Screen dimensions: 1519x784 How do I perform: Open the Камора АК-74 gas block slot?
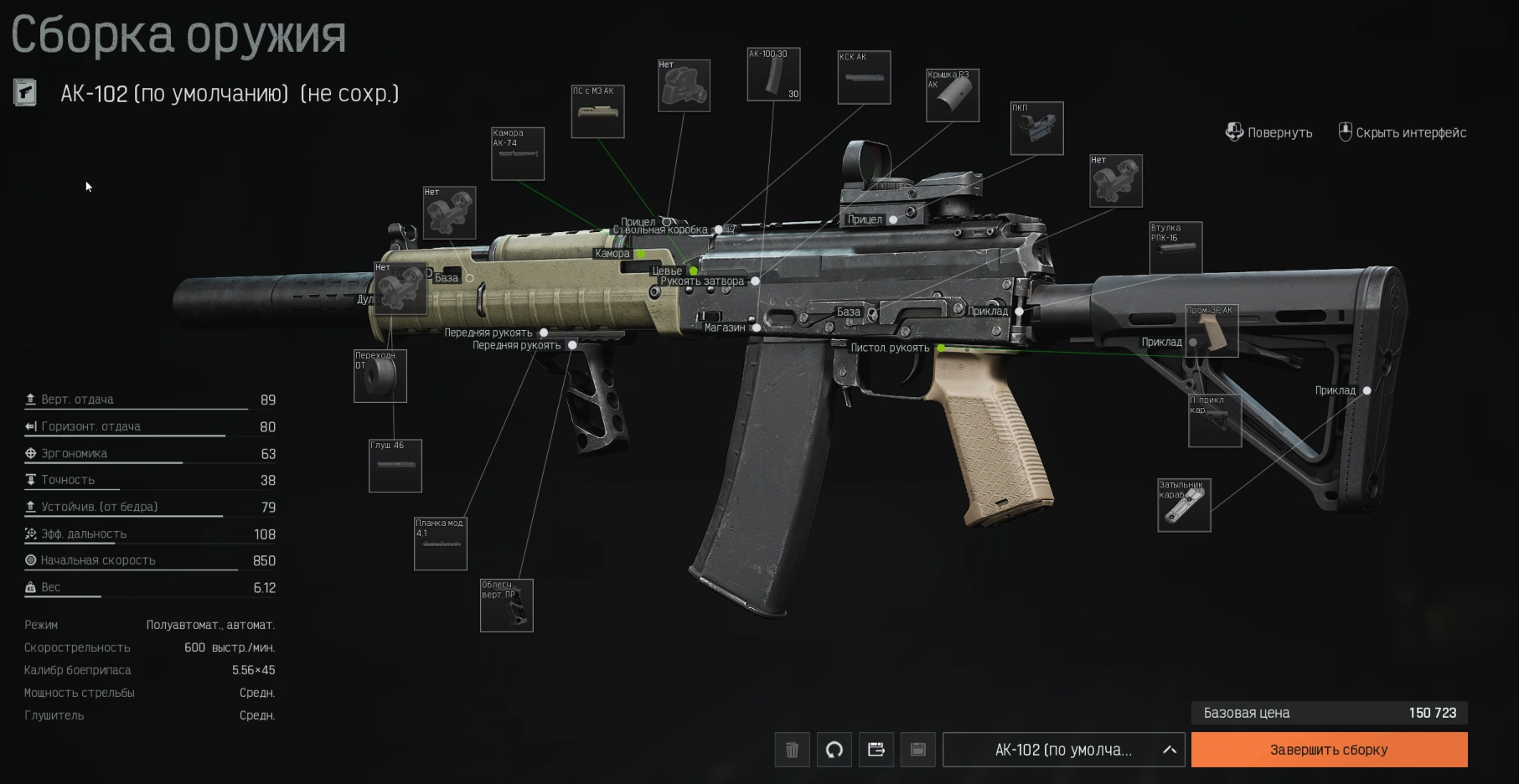[x=518, y=154]
